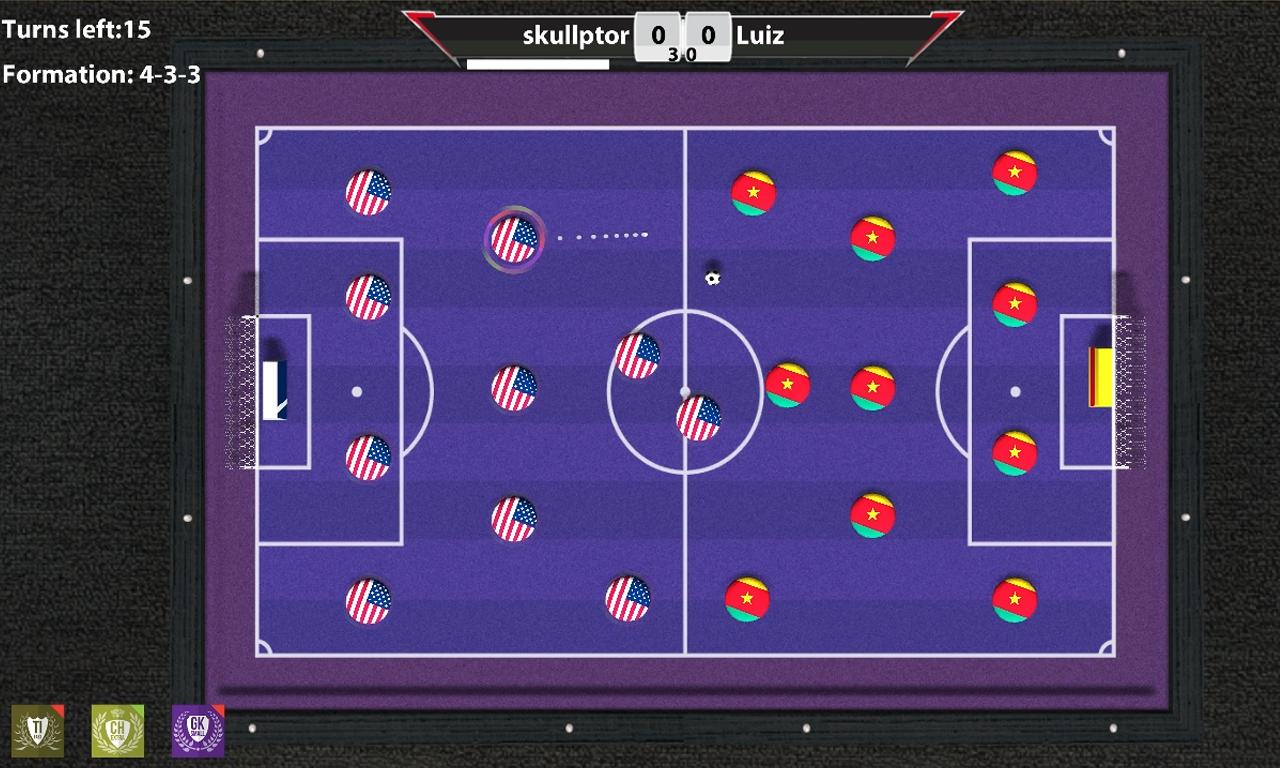Select the soccer ball on the pitch

[x=712, y=278]
